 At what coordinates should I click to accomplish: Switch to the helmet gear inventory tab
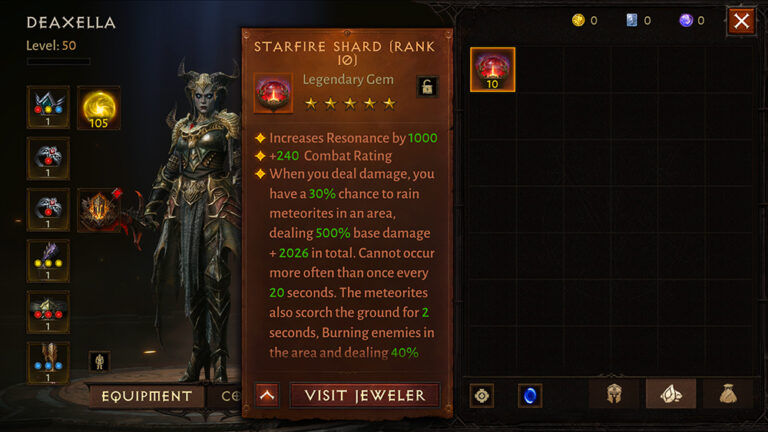pos(614,395)
